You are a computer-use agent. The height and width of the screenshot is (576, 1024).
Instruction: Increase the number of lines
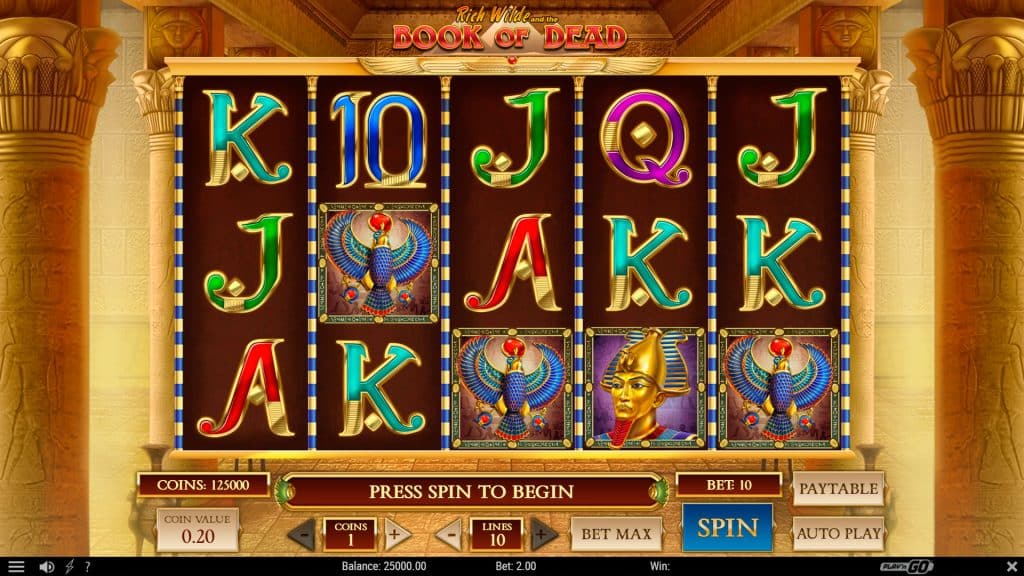point(543,534)
